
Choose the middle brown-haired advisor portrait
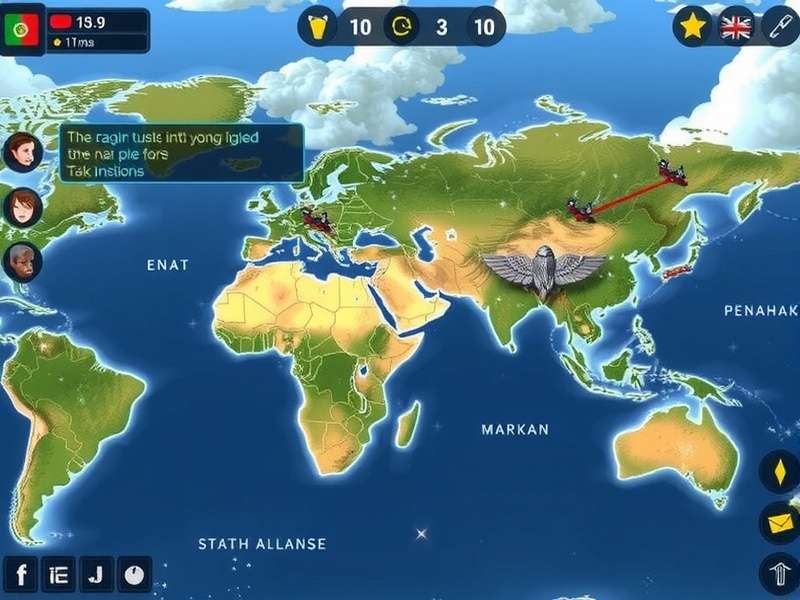[21, 206]
